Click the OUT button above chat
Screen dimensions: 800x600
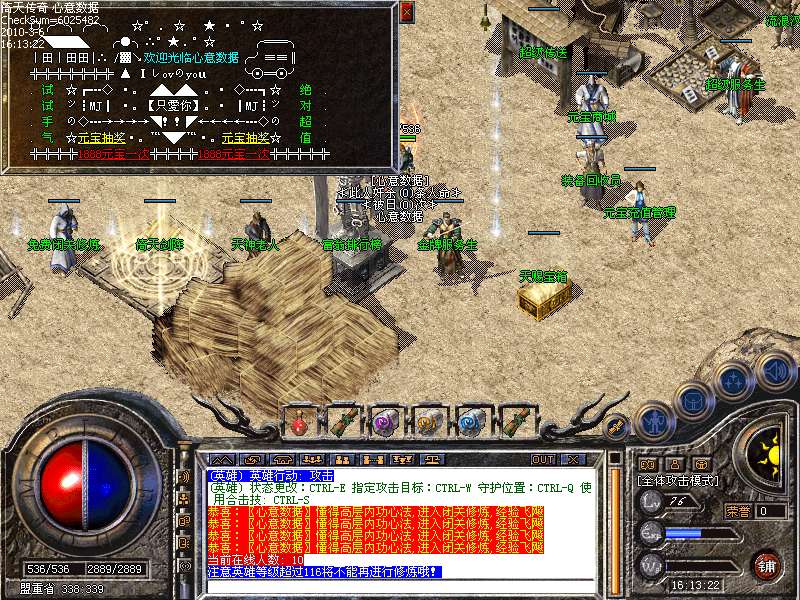click(x=543, y=460)
